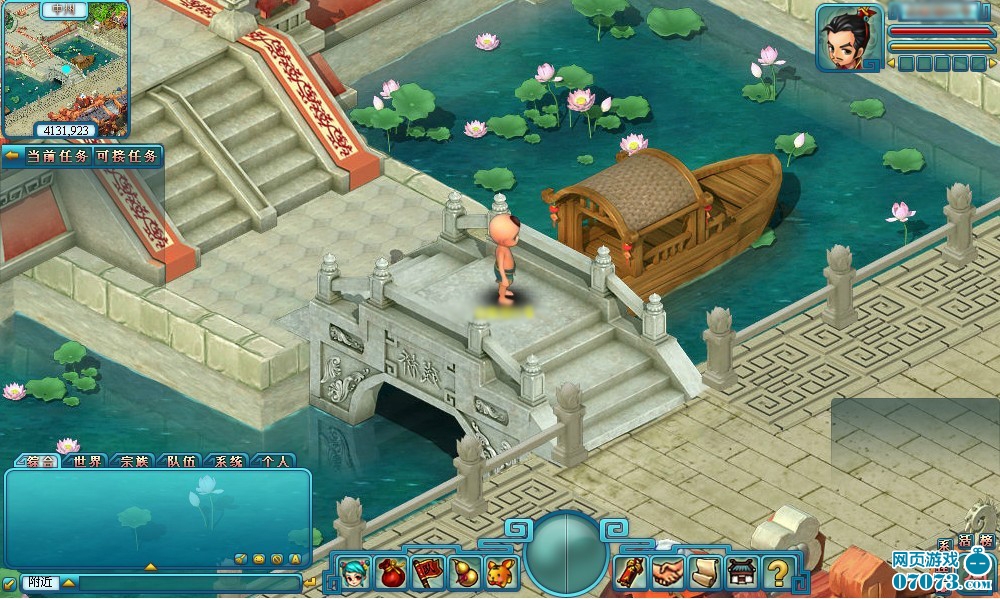
Task: Switch to 可接任务 available quests
Action: (x=126, y=157)
